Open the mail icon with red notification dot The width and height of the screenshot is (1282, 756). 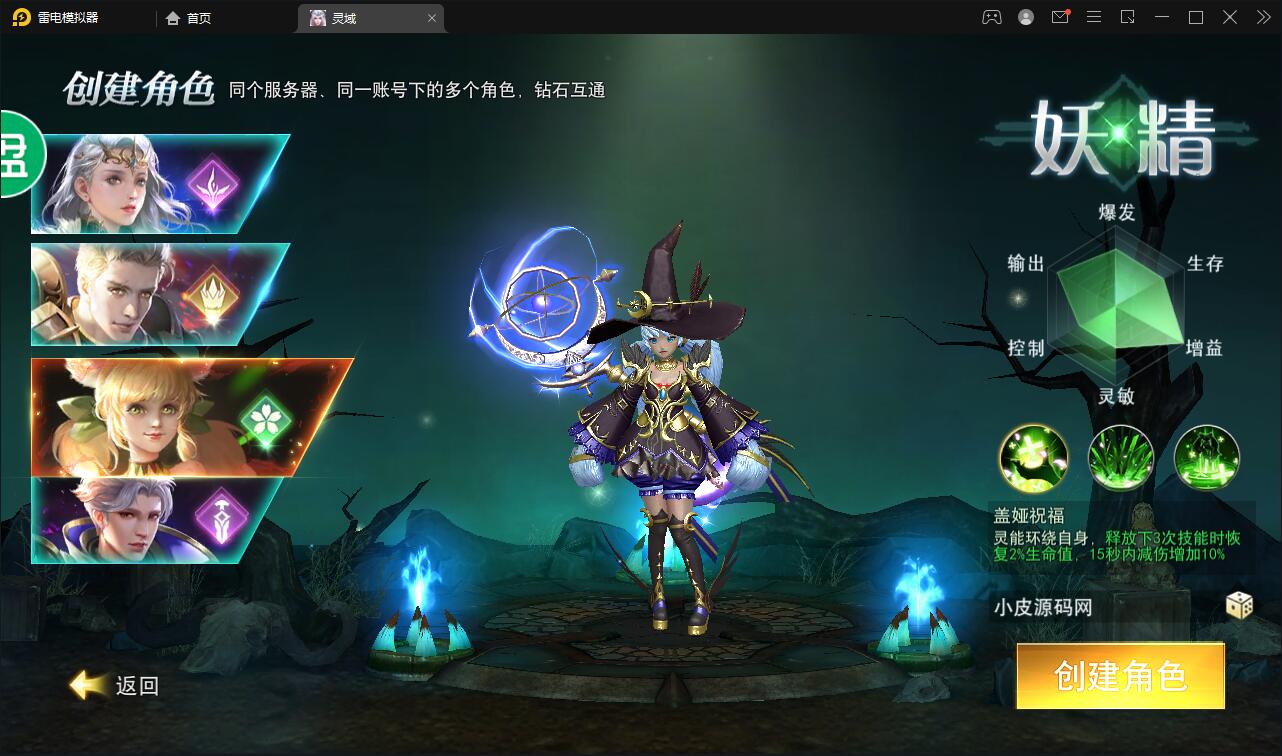pyautogui.click(x=1060, y=17)
